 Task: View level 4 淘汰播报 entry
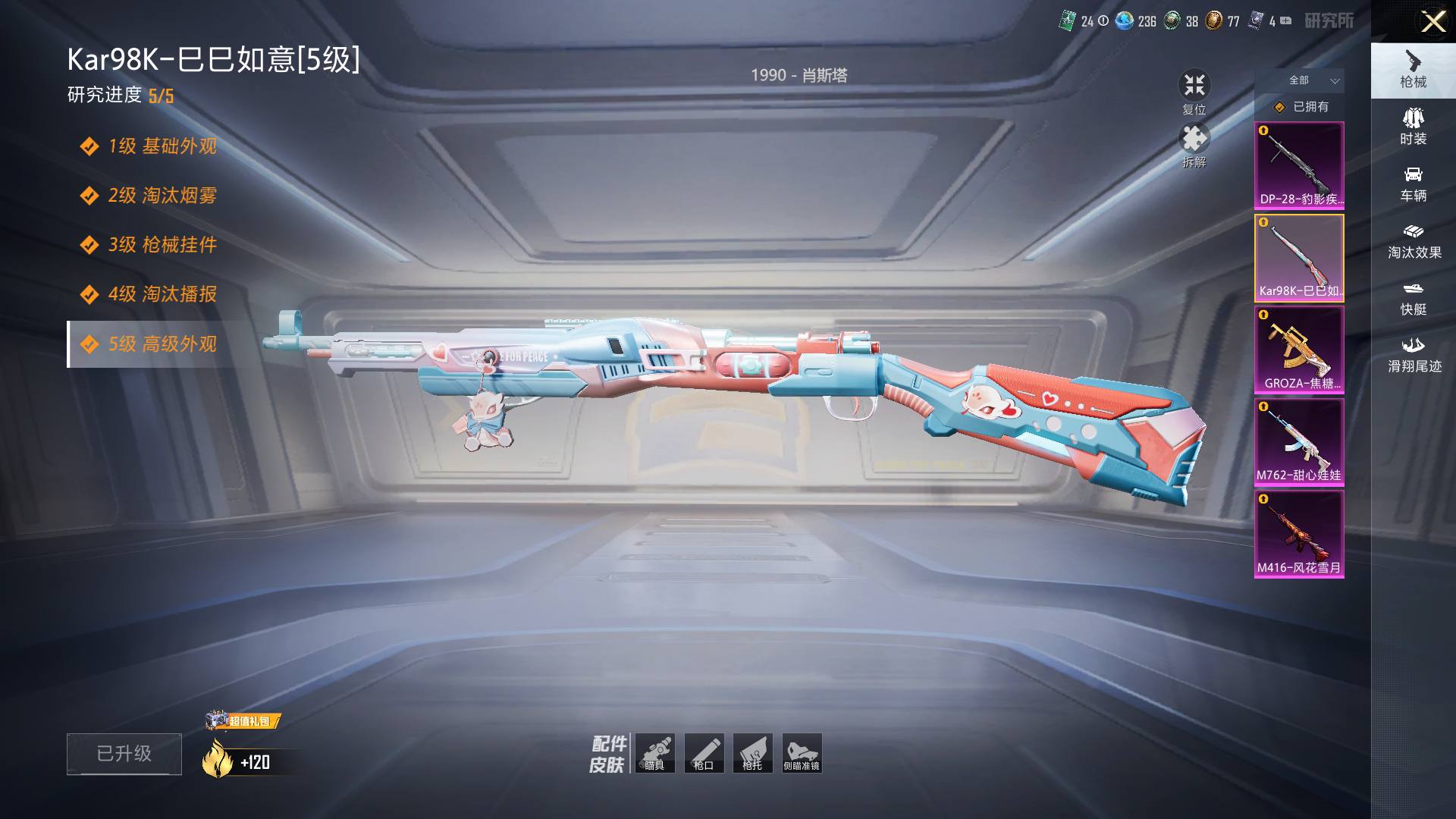click(162, 293)
